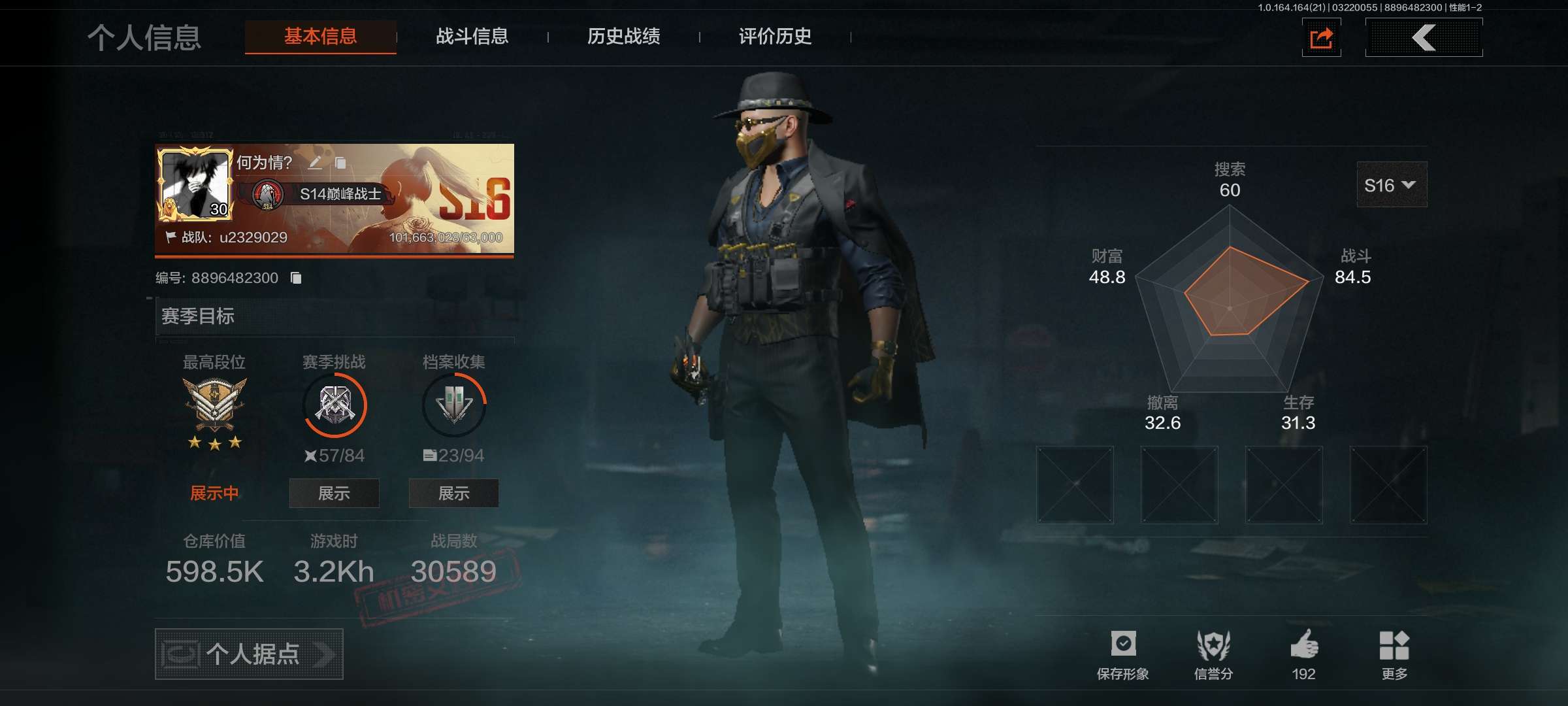Enable 展示 display for 赛季挑战
Viewport: 1568px width, 706px height.
(x=334, y=494)
